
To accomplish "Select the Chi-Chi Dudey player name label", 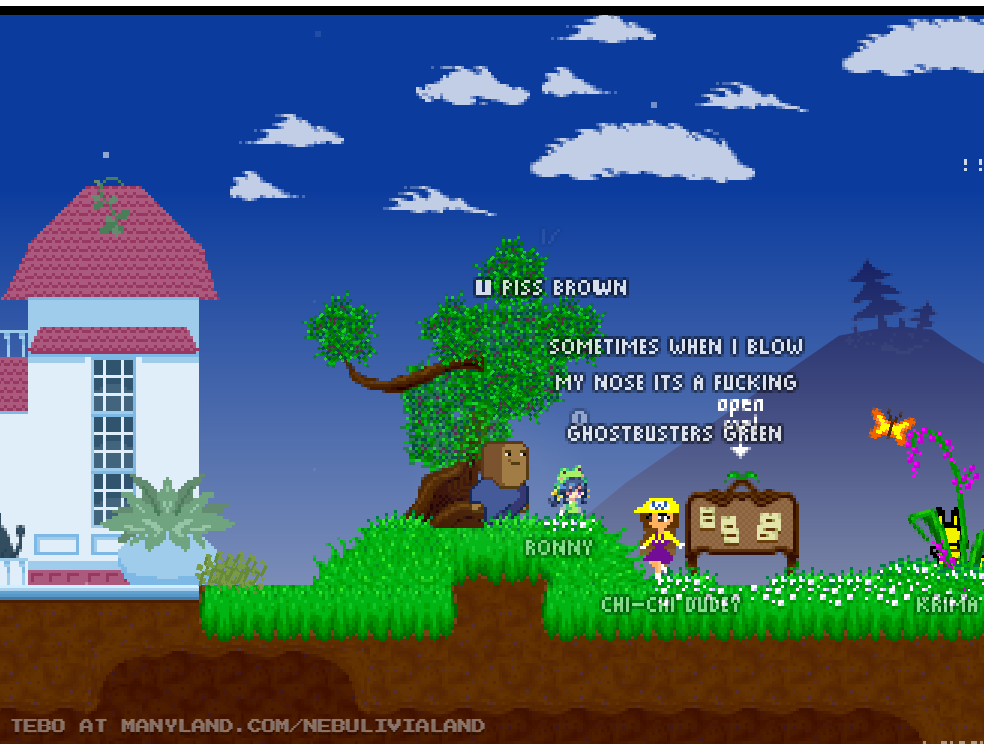I will click(x=670, y=604).
